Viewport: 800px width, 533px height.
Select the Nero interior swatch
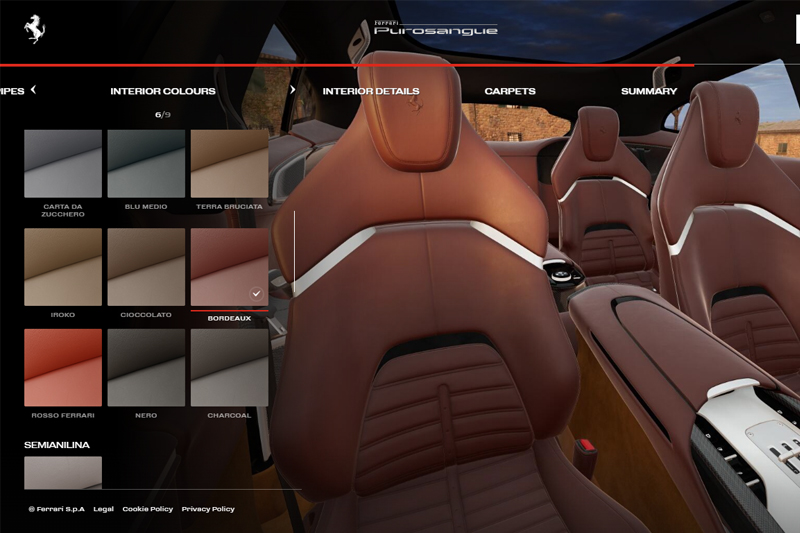[x=146, y=367]
